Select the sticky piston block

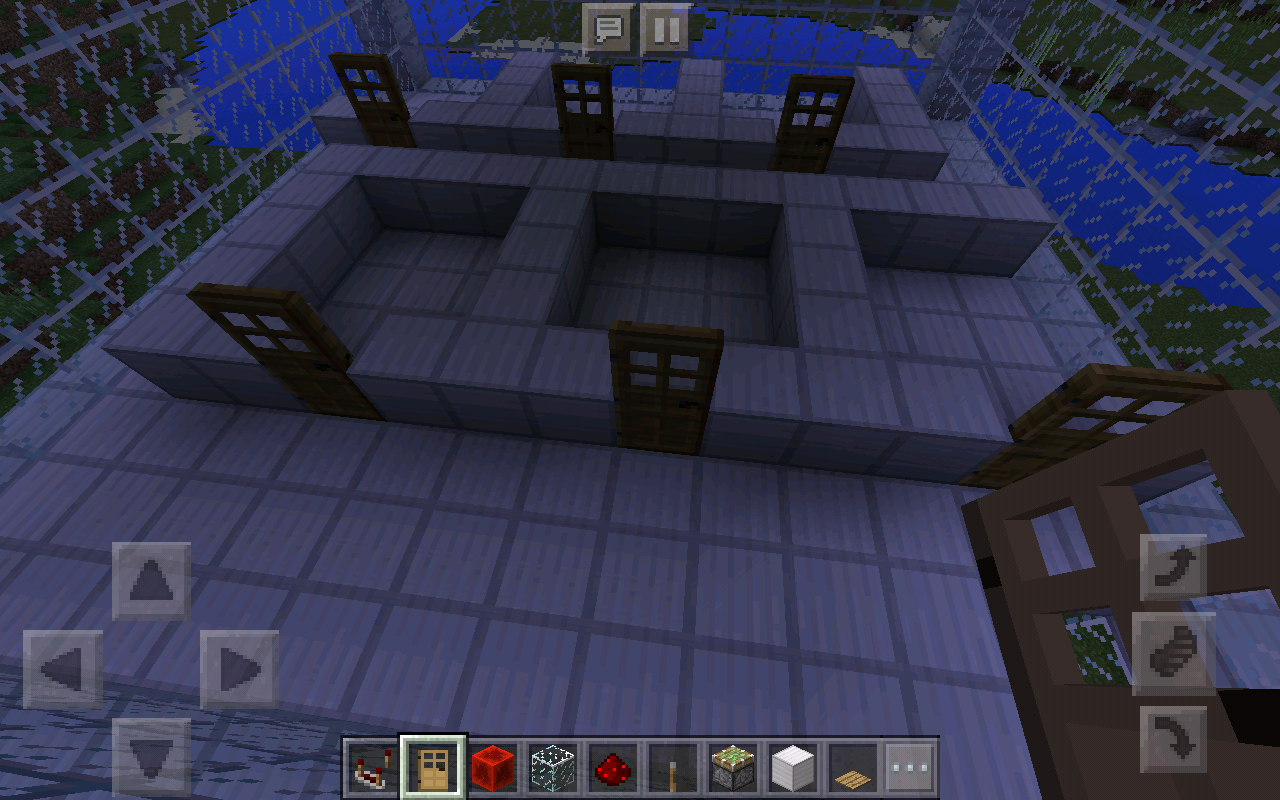coord(731,763)
